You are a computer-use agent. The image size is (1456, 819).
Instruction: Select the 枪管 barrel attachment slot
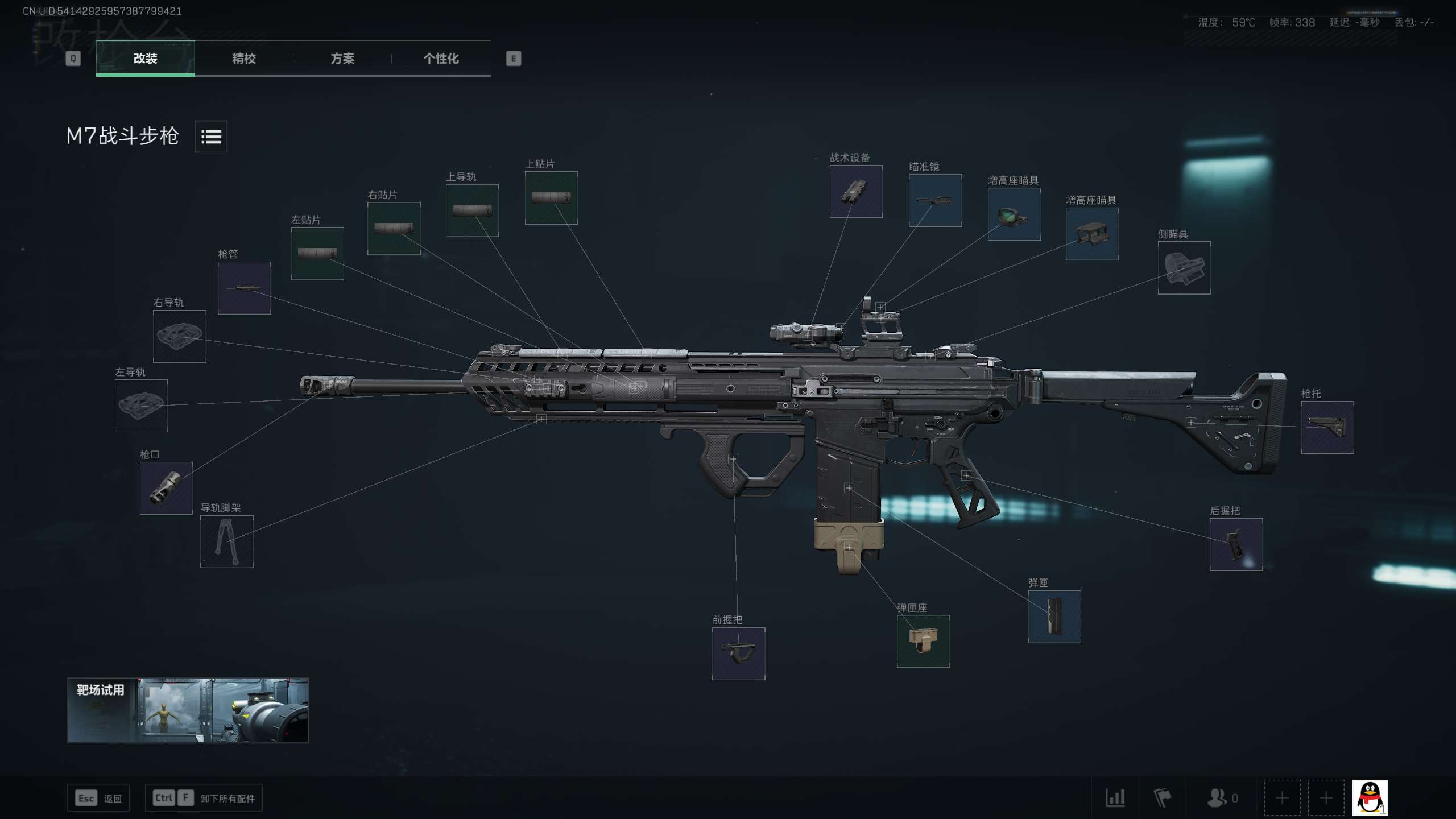[245, 288]
